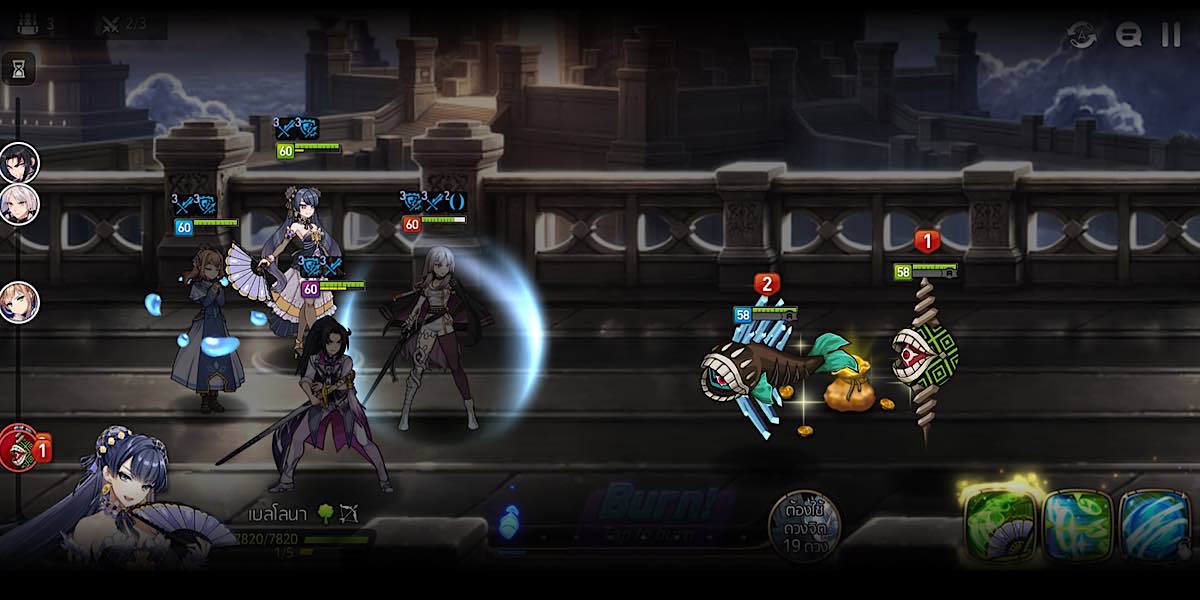Pause the battle
Screen dimensions: 1200x600
point(1170,35)
